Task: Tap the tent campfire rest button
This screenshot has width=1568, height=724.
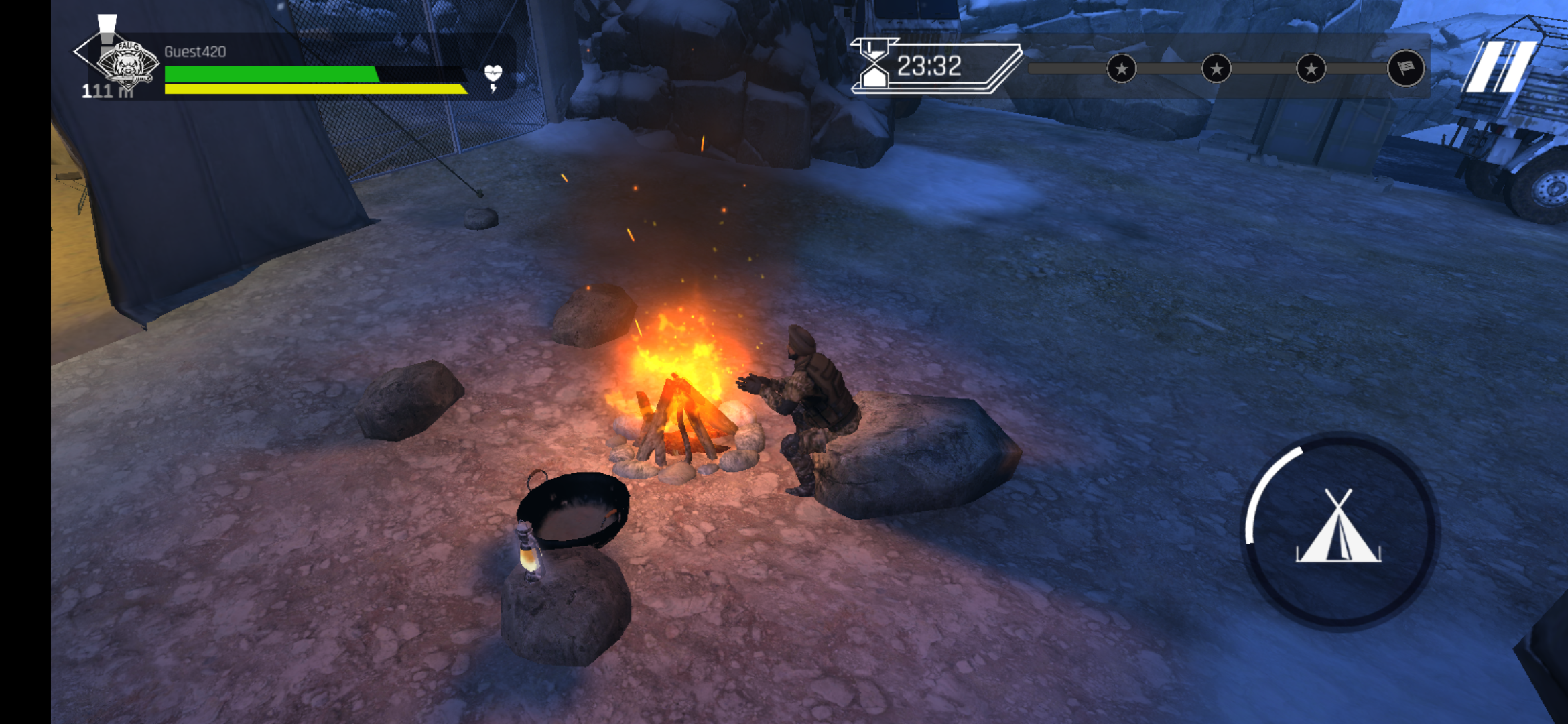Action: click(x=1339, y=530)
